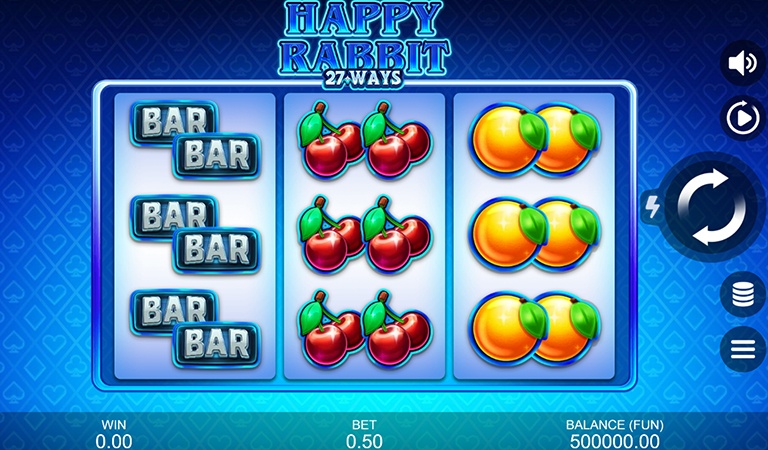Open bet settings via the coin stack icon

tap(742, 295)
